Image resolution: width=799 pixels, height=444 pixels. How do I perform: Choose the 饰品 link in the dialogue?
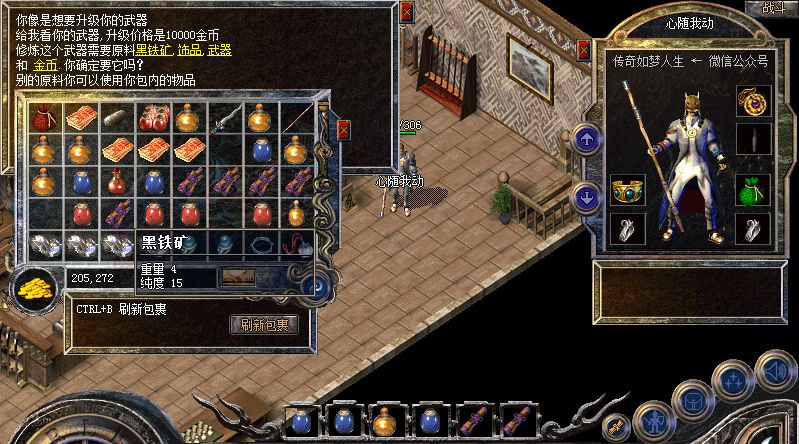(x=187, y=49)
